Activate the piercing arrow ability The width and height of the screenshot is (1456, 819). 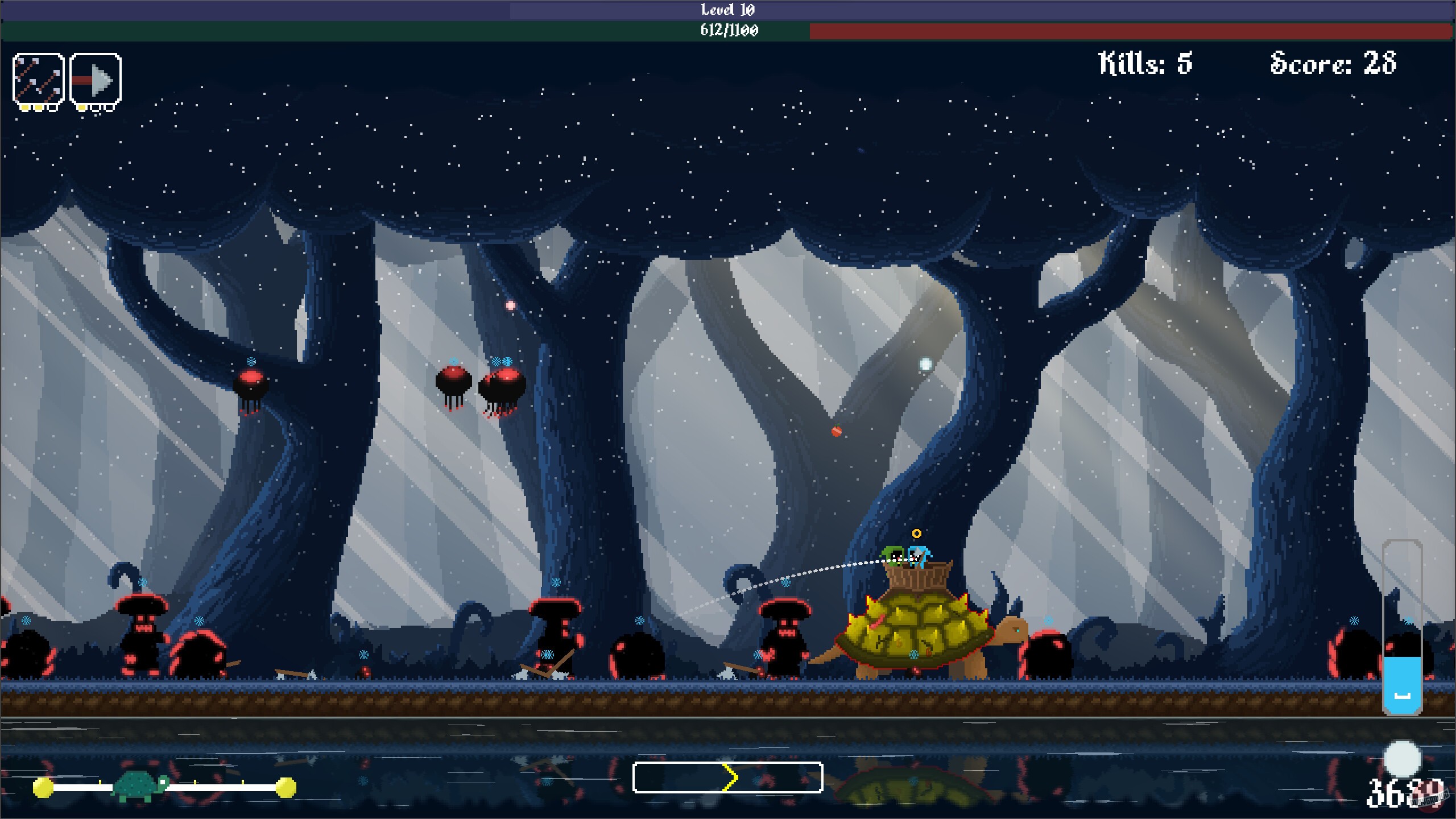click(x=95, y=78)
